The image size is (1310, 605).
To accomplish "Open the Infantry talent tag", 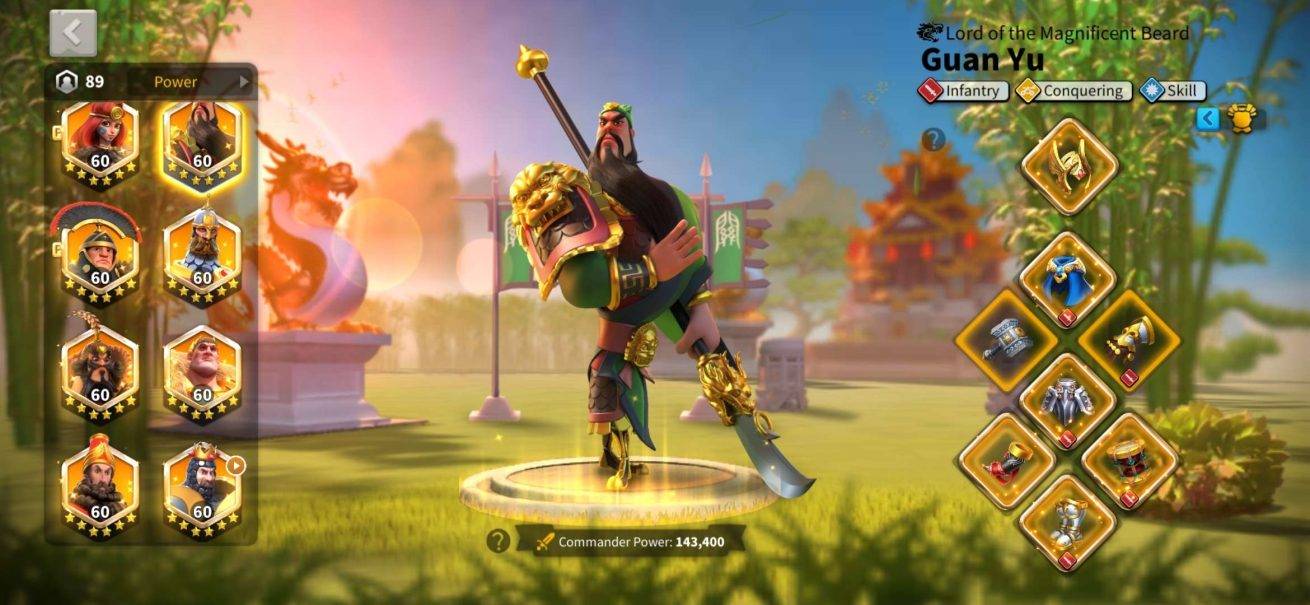I will pos(963,91).
